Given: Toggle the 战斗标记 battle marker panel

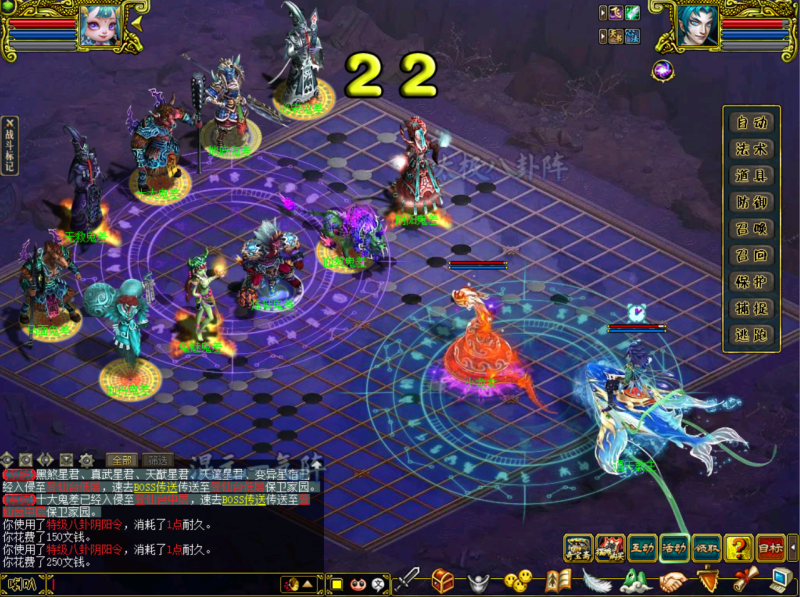Looking at the screenshot, I should tap(10, 146).
